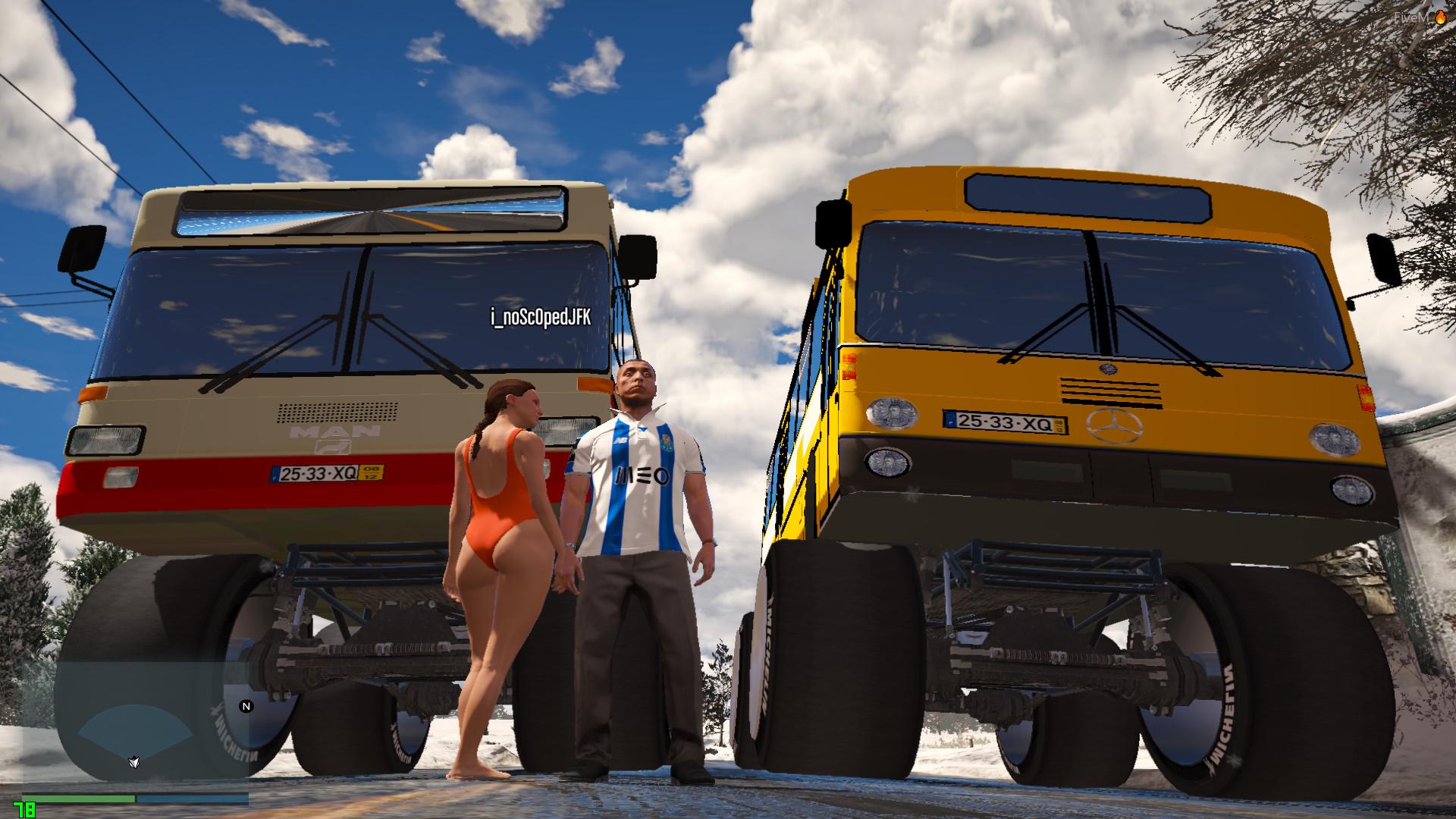Screen dimensions: 1456x819
Task: Click the player arrow on the minimap
Action: (133, 761)
